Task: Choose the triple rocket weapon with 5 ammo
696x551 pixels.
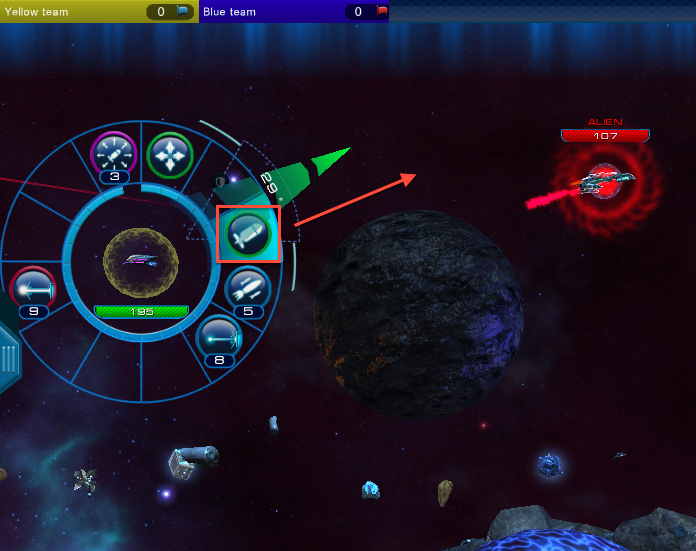Action: tap(247, 288)
